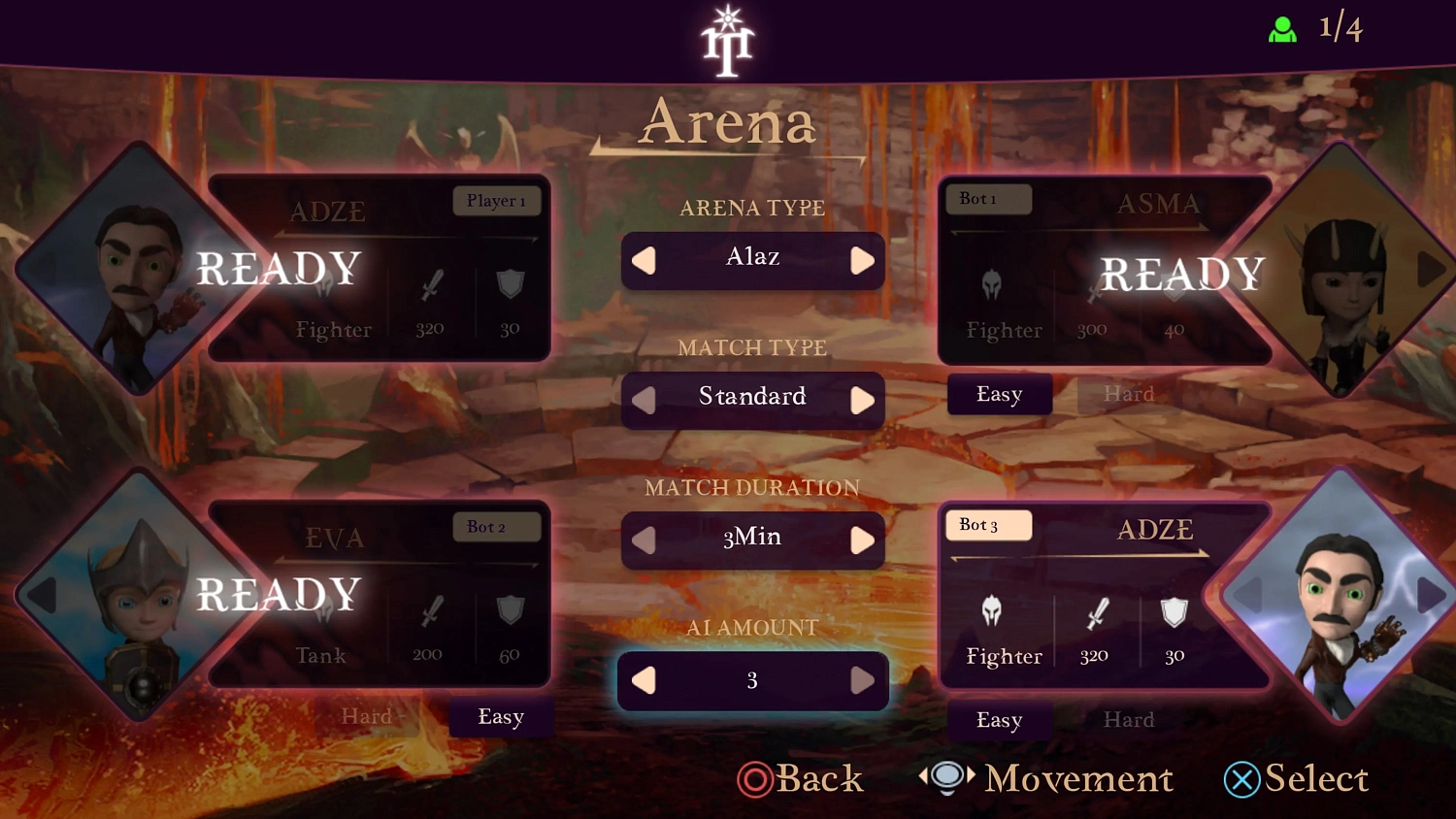Click Player 1's READY text
Viewport: 1456px width, 819px height.
click(x=279, y=269)
